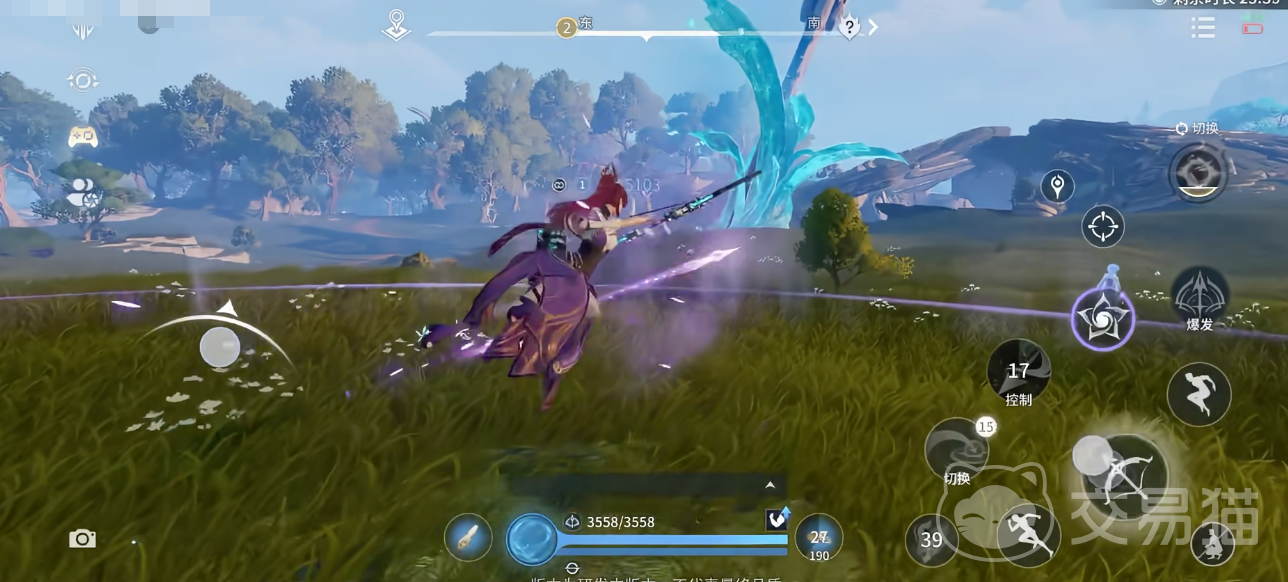This screenshot has width=1288, height=582.
Task: Tap the circular sync arrows icon
Action: click(x=83, y=81)
